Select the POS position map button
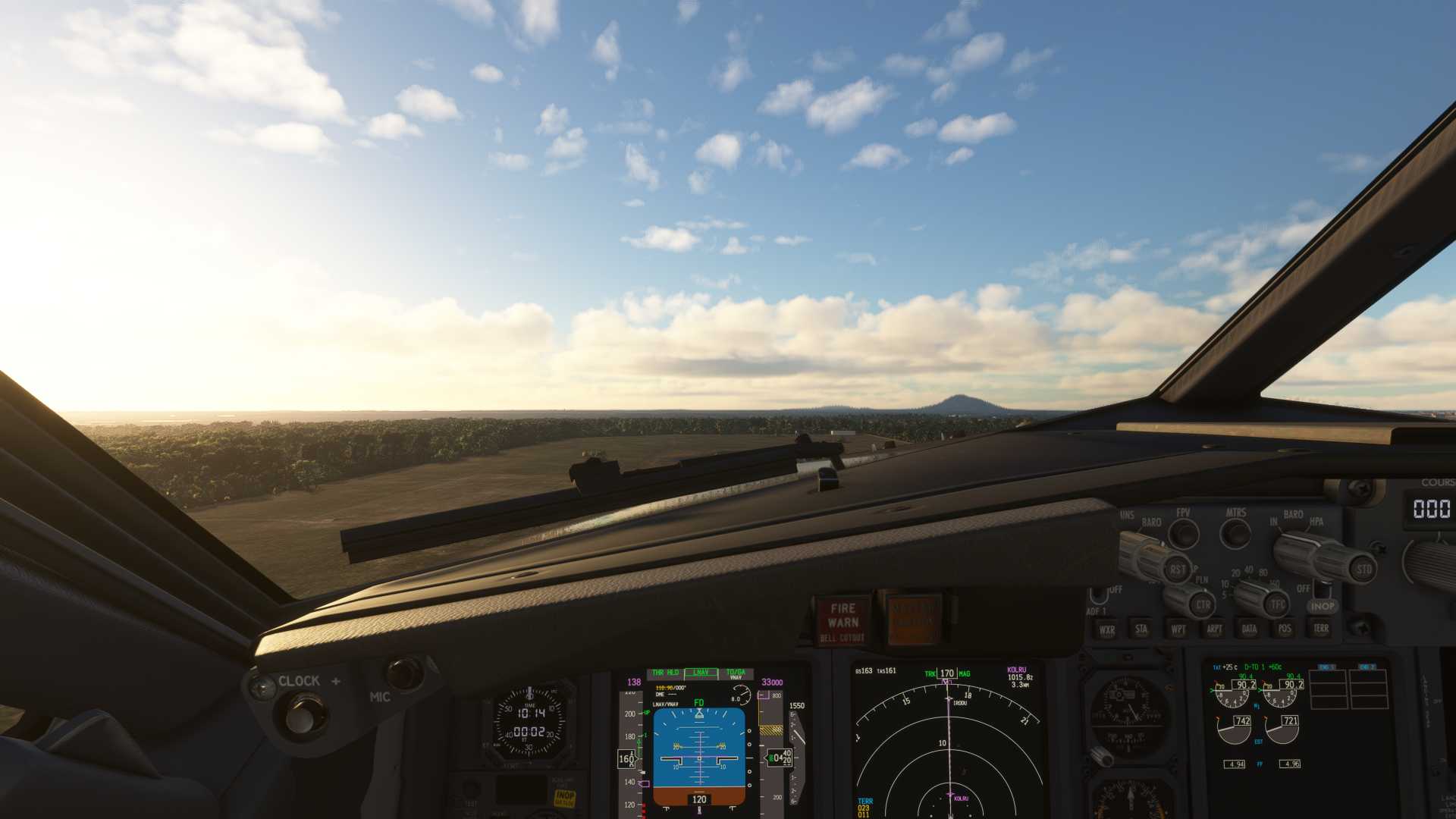 [x=1285, y=628]
